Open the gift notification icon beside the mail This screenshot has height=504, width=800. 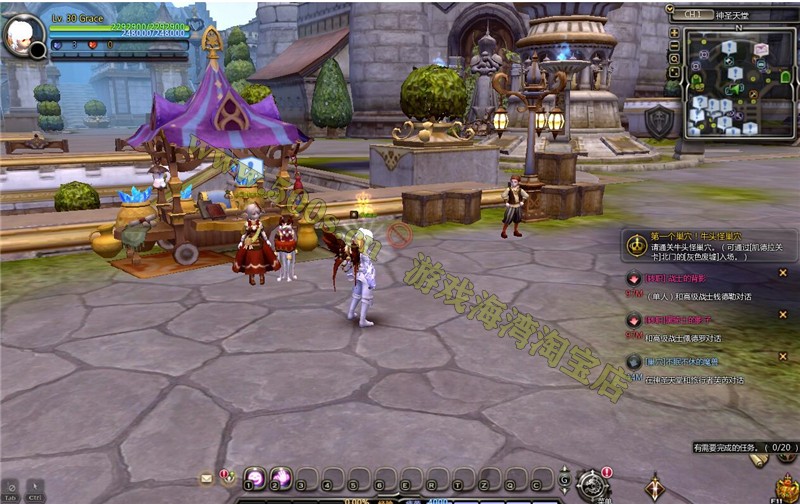(227, 476)
